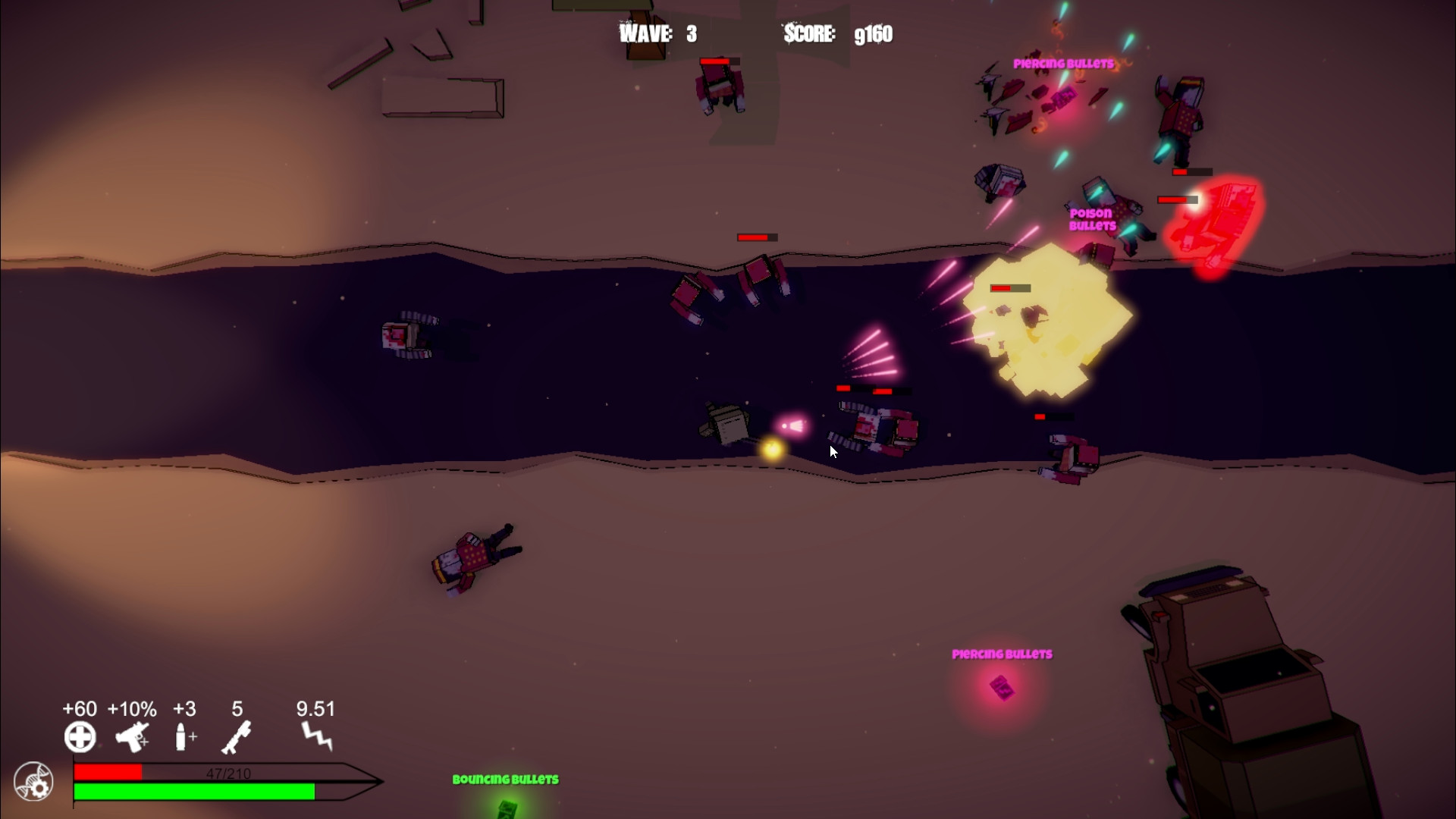Select the bullet +3 ammo icon
This screenshot has width=1456, height=819.
click(183, 736)
